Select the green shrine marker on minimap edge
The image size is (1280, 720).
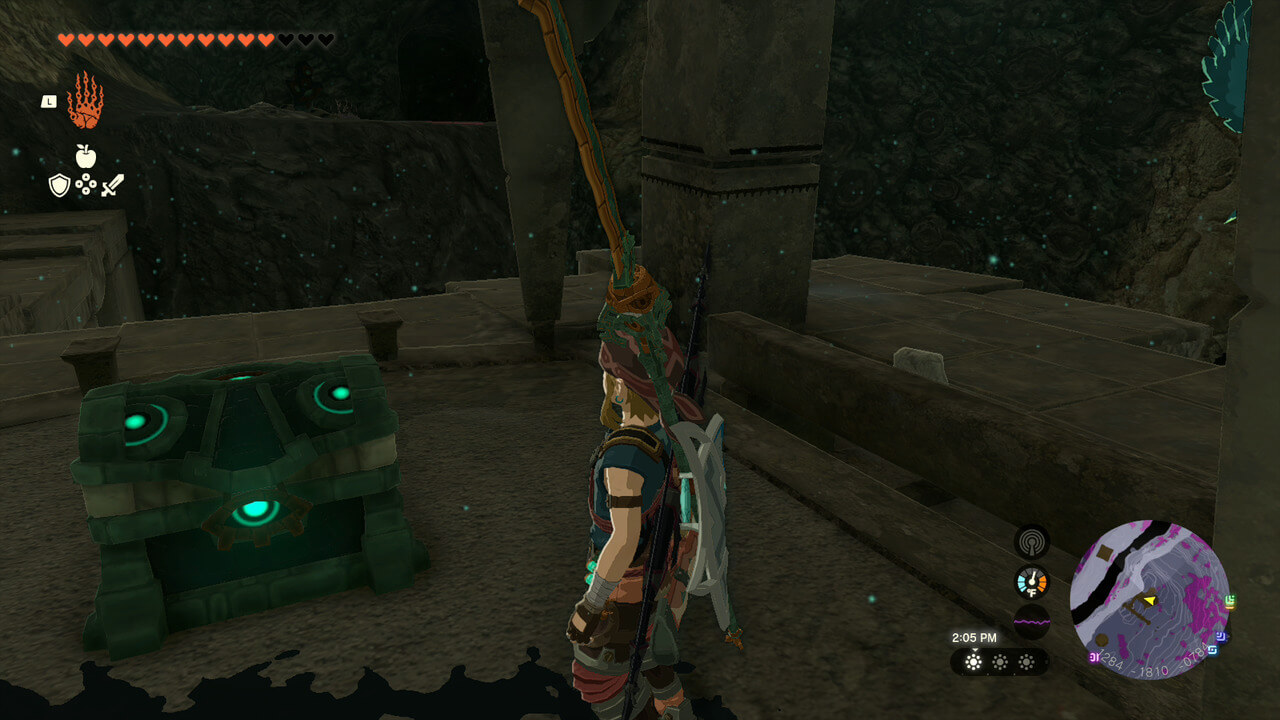click(1229, 601)
